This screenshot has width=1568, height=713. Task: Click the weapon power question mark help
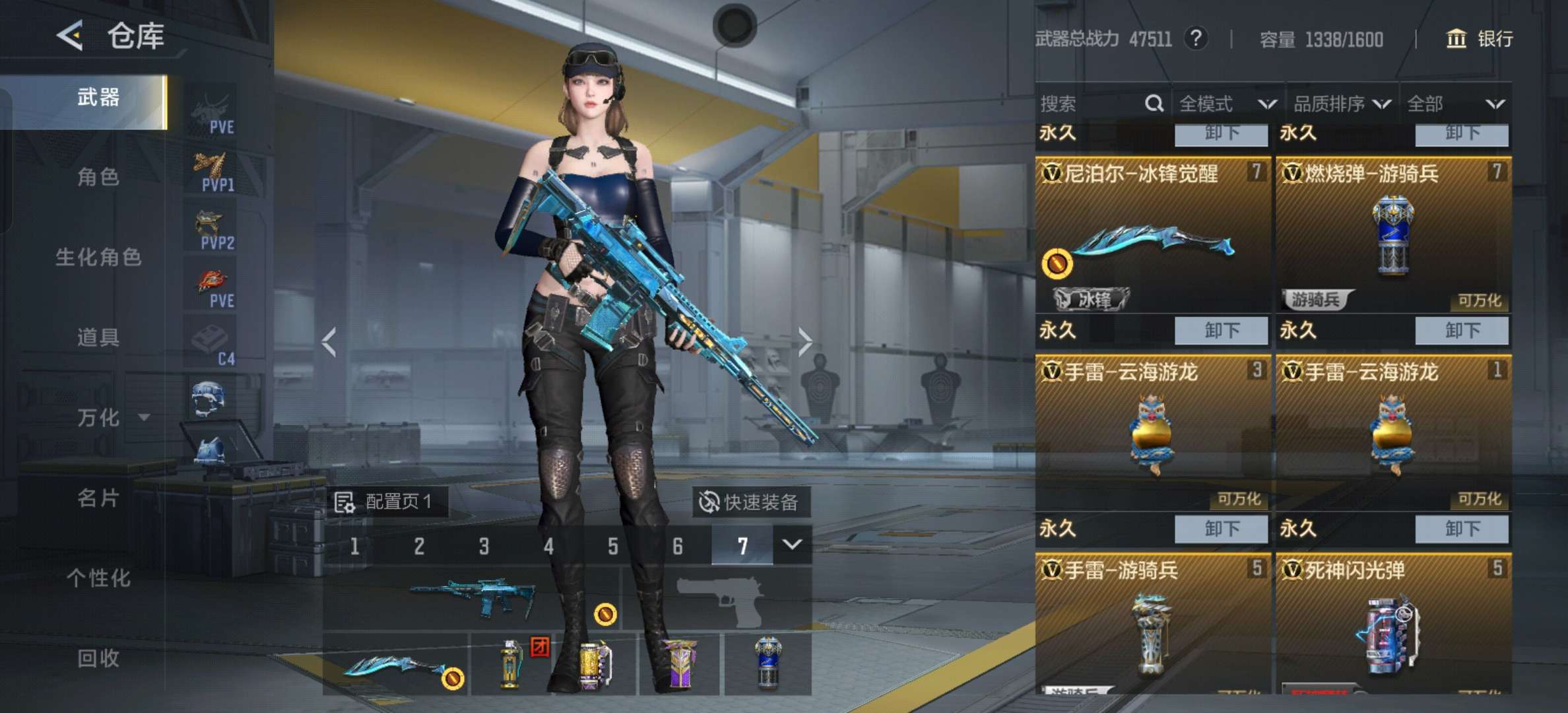tap(1196, 39)
